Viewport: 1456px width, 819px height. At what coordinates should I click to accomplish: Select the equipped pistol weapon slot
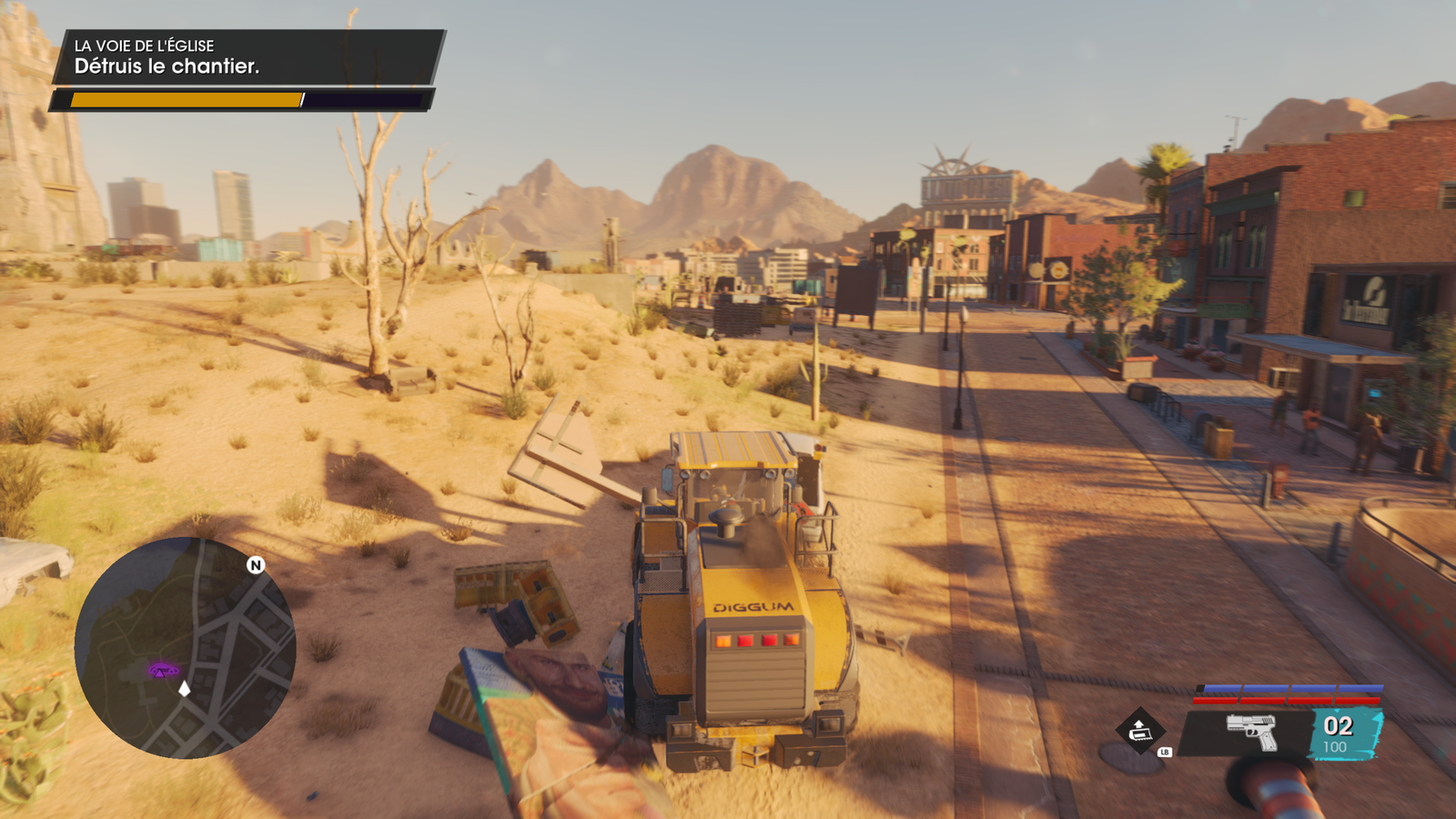click(1251, 732)
